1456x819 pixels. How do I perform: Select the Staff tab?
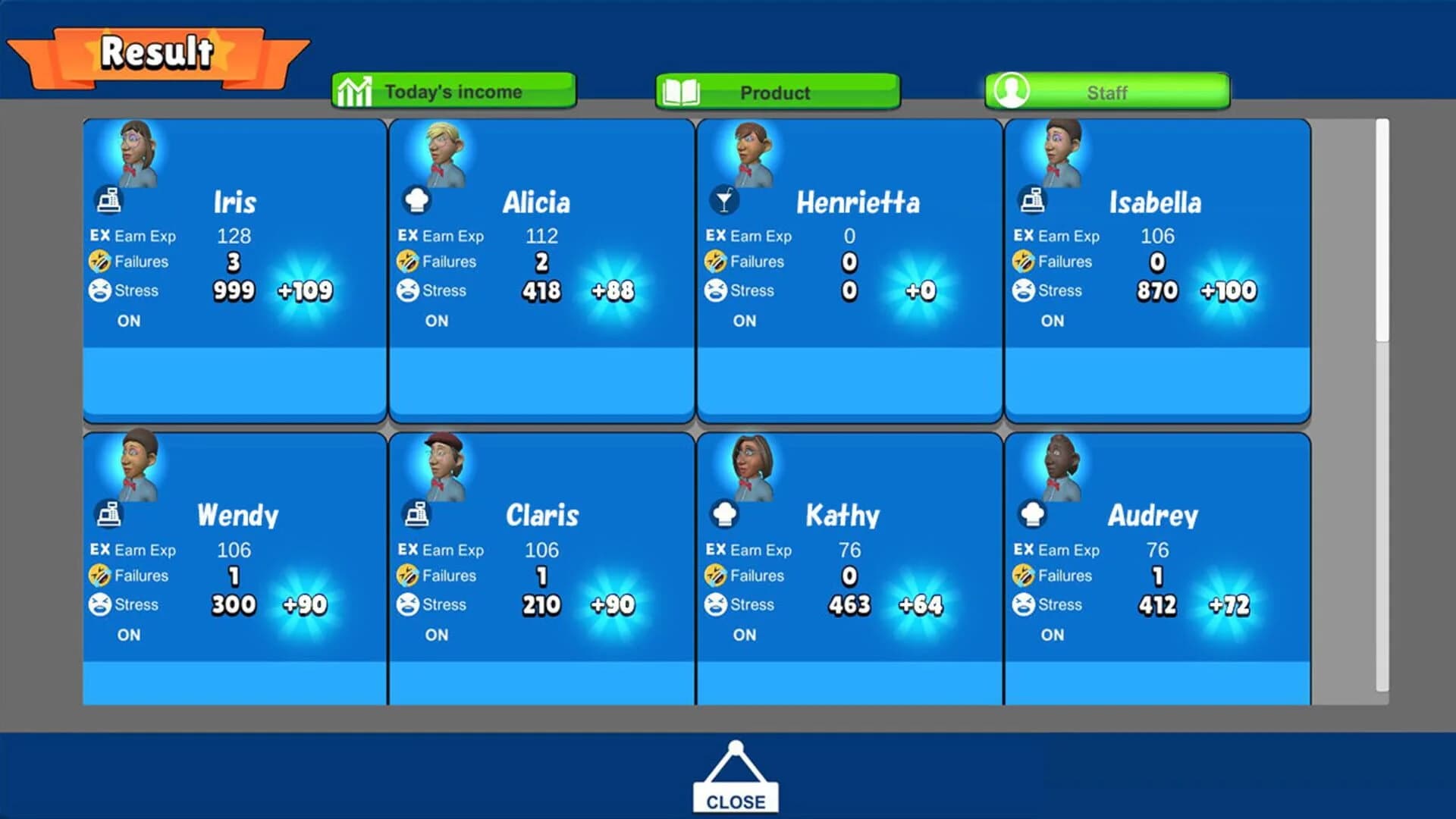(x=1107, y=92)
